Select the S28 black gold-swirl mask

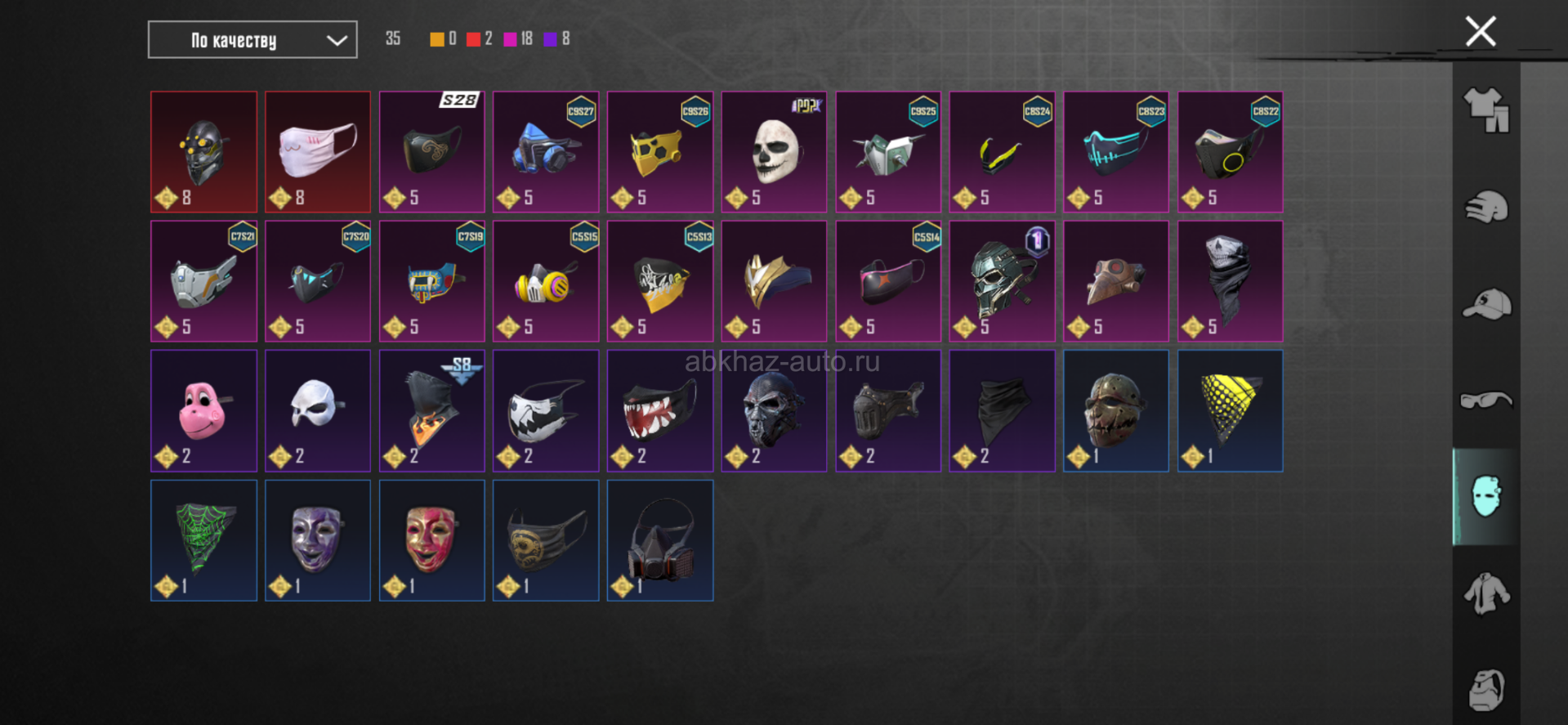point(431,152)
